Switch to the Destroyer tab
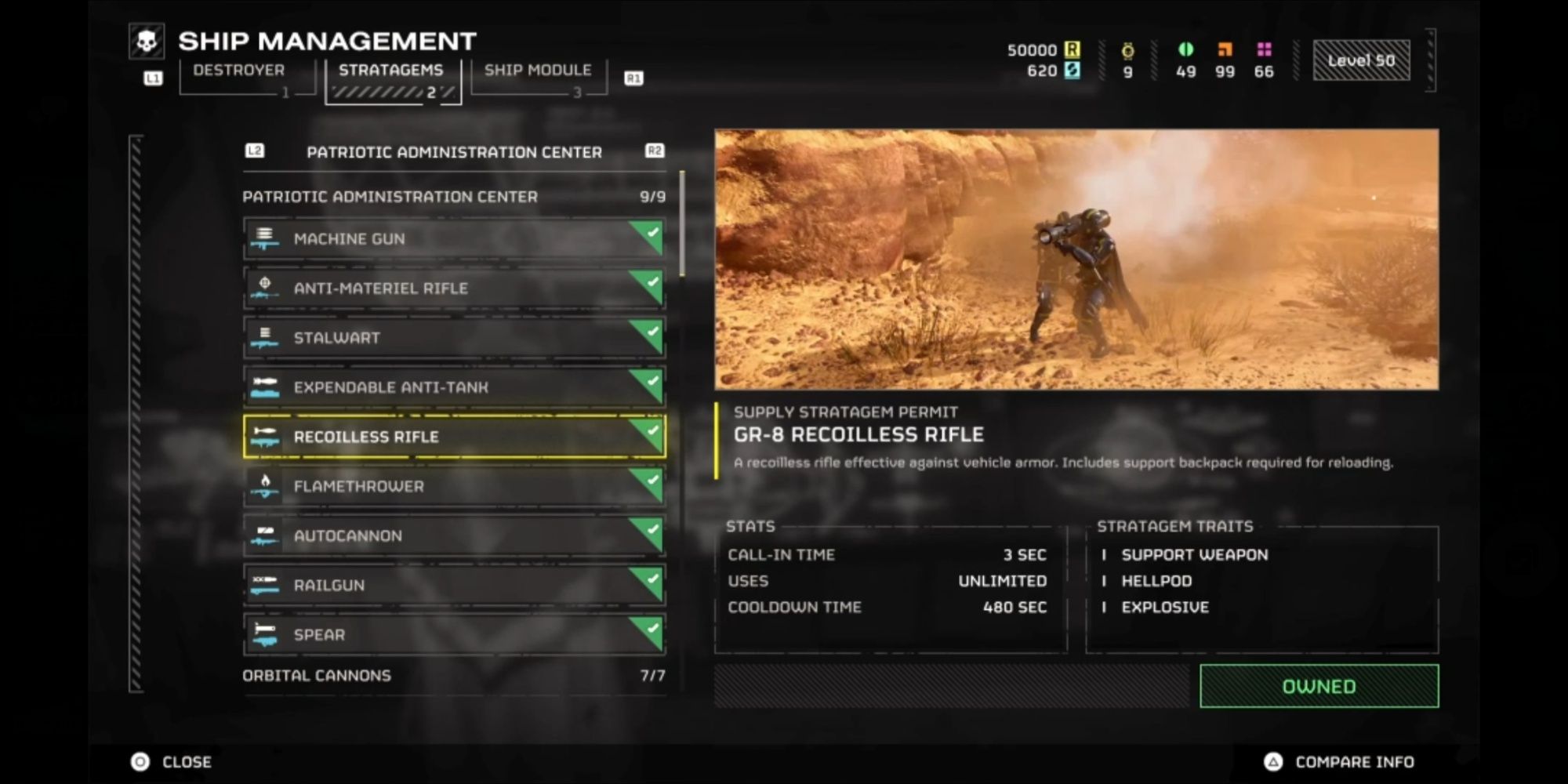1568x784 pixels. pos(239,71)
